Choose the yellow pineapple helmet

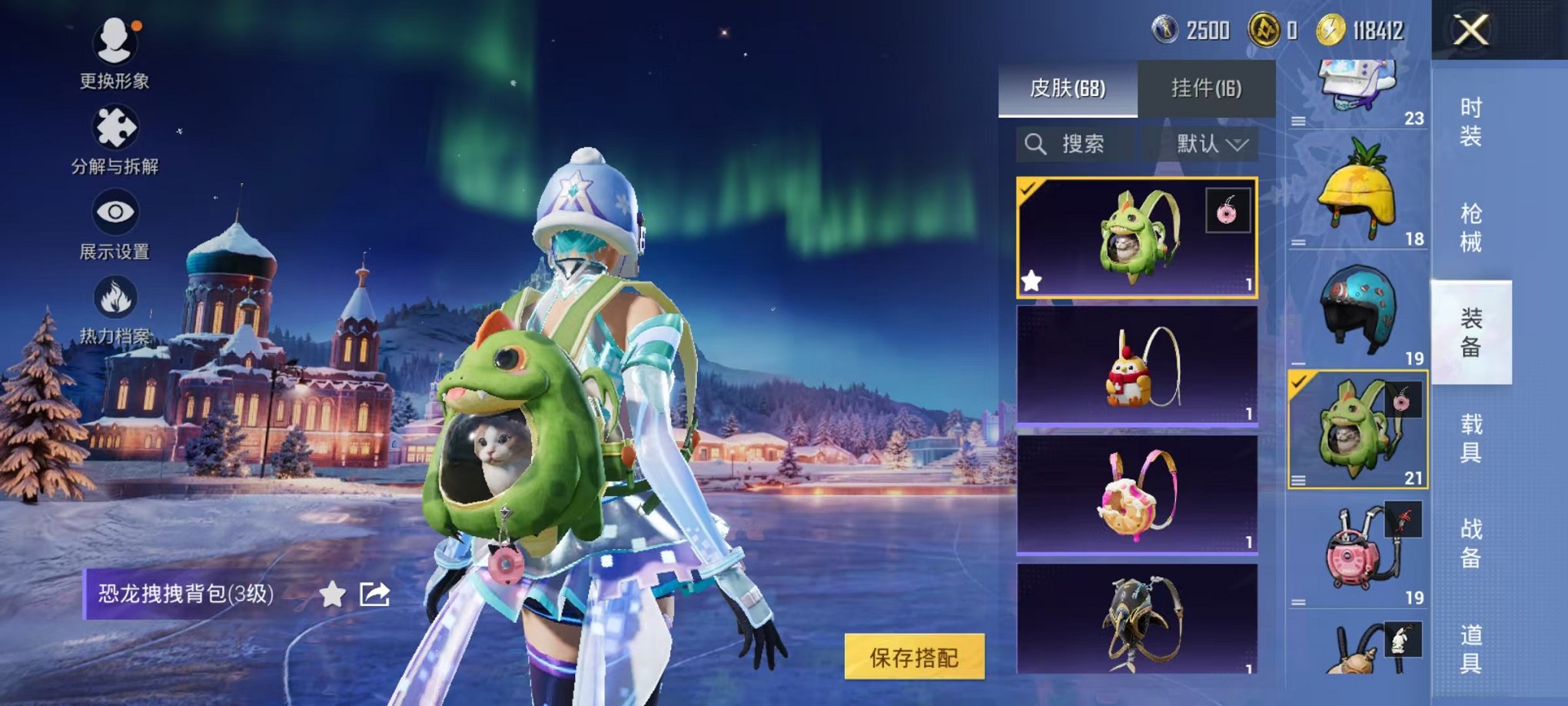1357,191
